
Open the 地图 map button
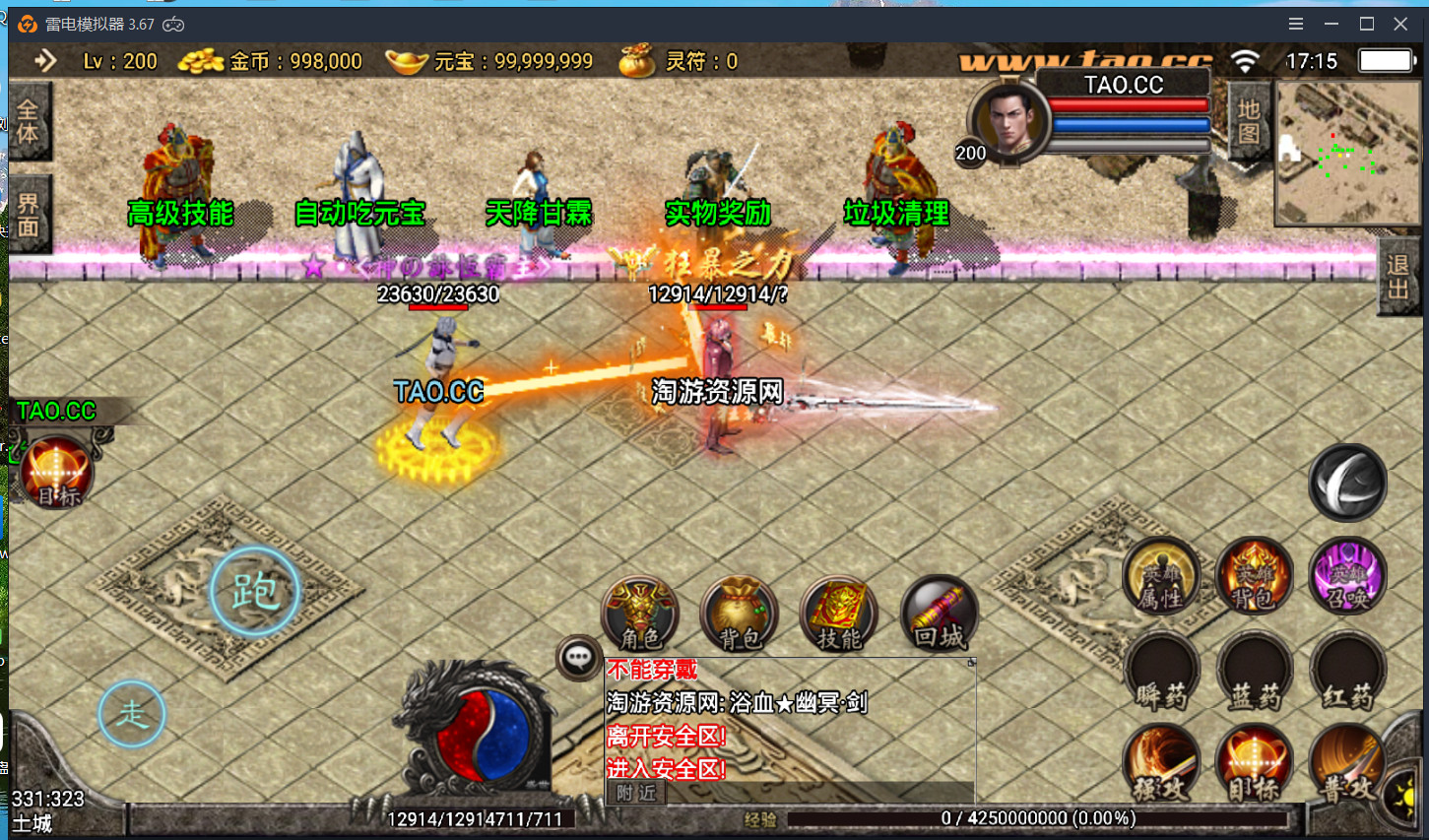coord(1249,122)
